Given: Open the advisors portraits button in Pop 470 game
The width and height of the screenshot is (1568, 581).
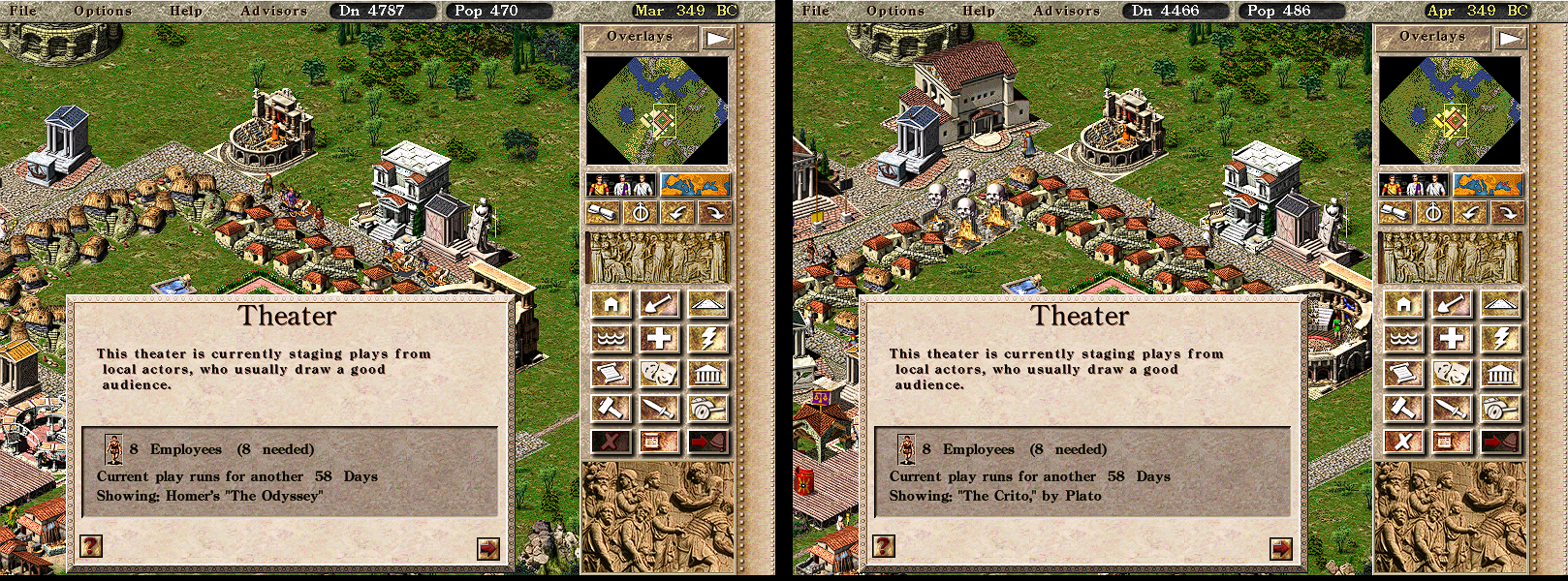Looking at the screenshot, I should [621, 184].
